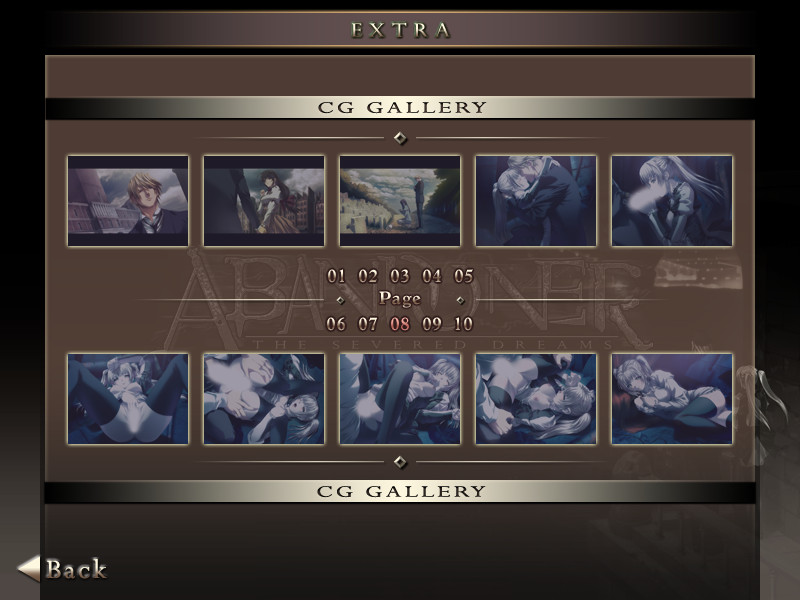Select gallery page 03
This screenshot has height=600, width=800.
click(400, 276)
